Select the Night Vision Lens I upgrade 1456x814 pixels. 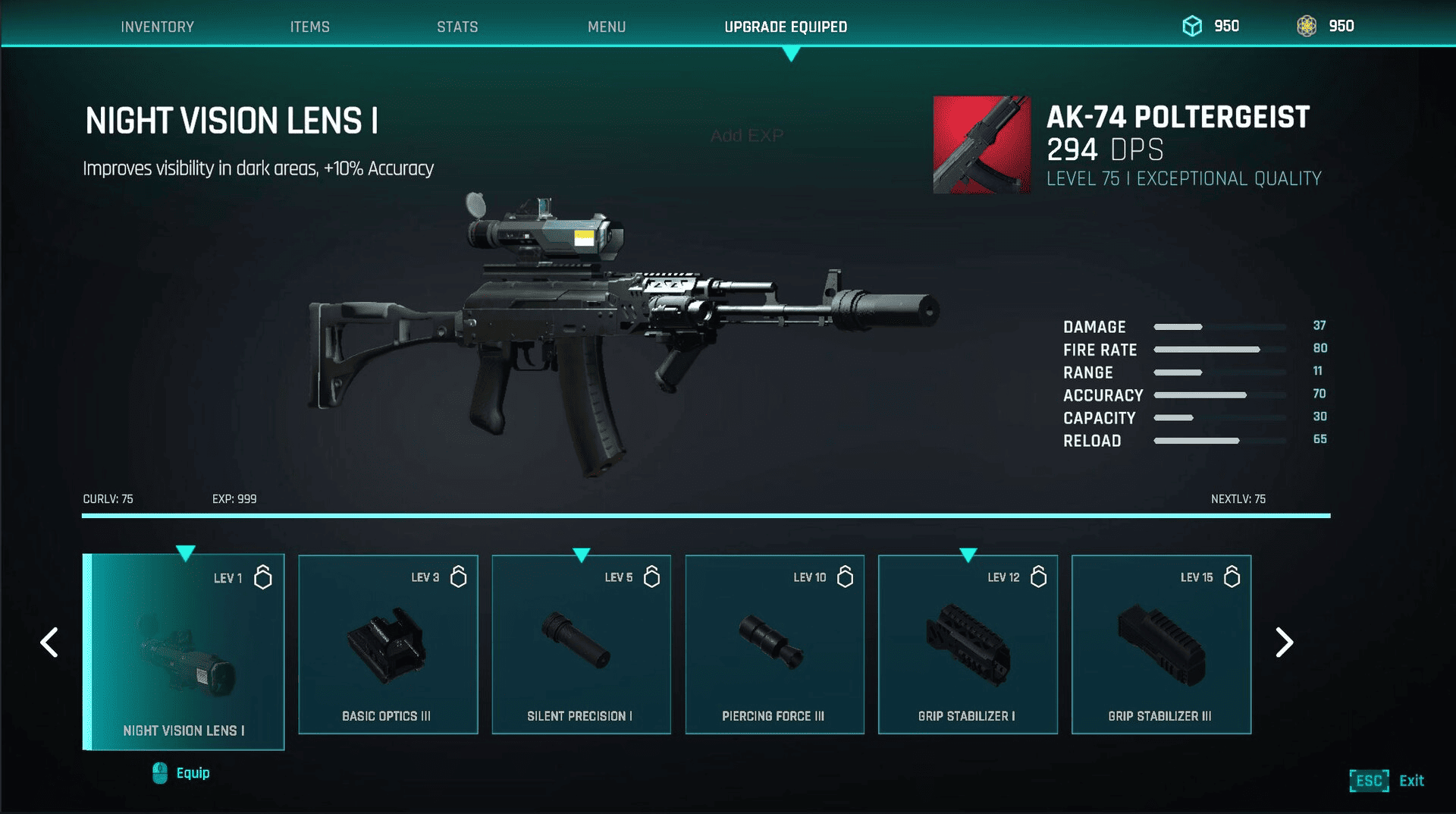(184, 652)
